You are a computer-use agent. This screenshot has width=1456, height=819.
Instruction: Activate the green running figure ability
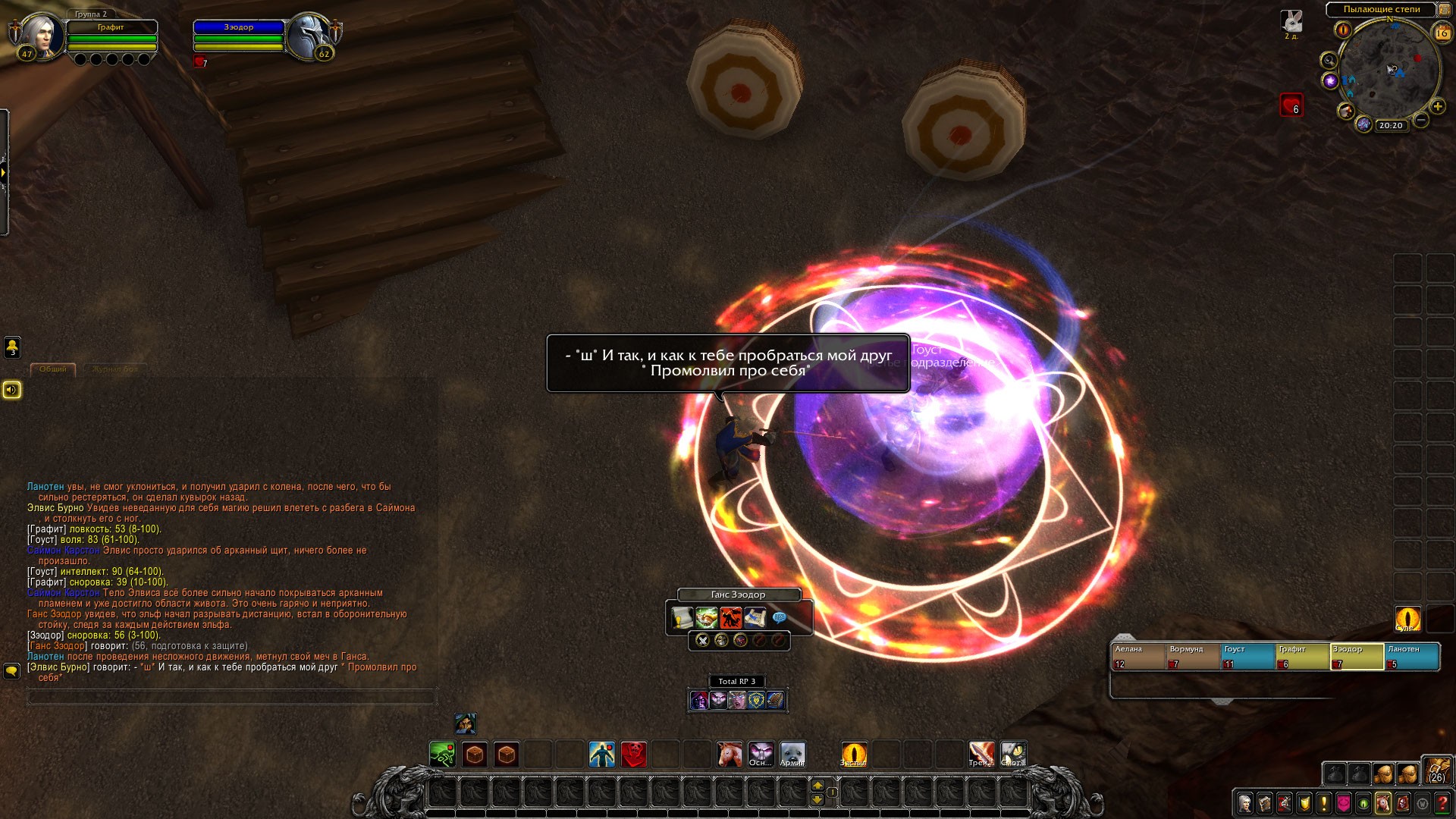(x=442, y=755)
